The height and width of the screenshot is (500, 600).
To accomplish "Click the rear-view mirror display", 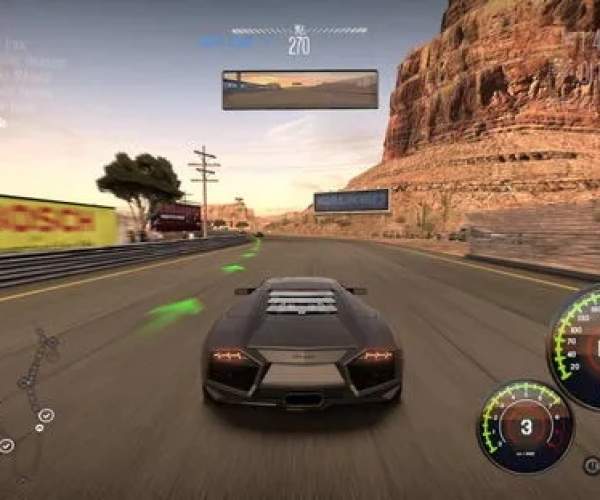I will click(300, 89).
